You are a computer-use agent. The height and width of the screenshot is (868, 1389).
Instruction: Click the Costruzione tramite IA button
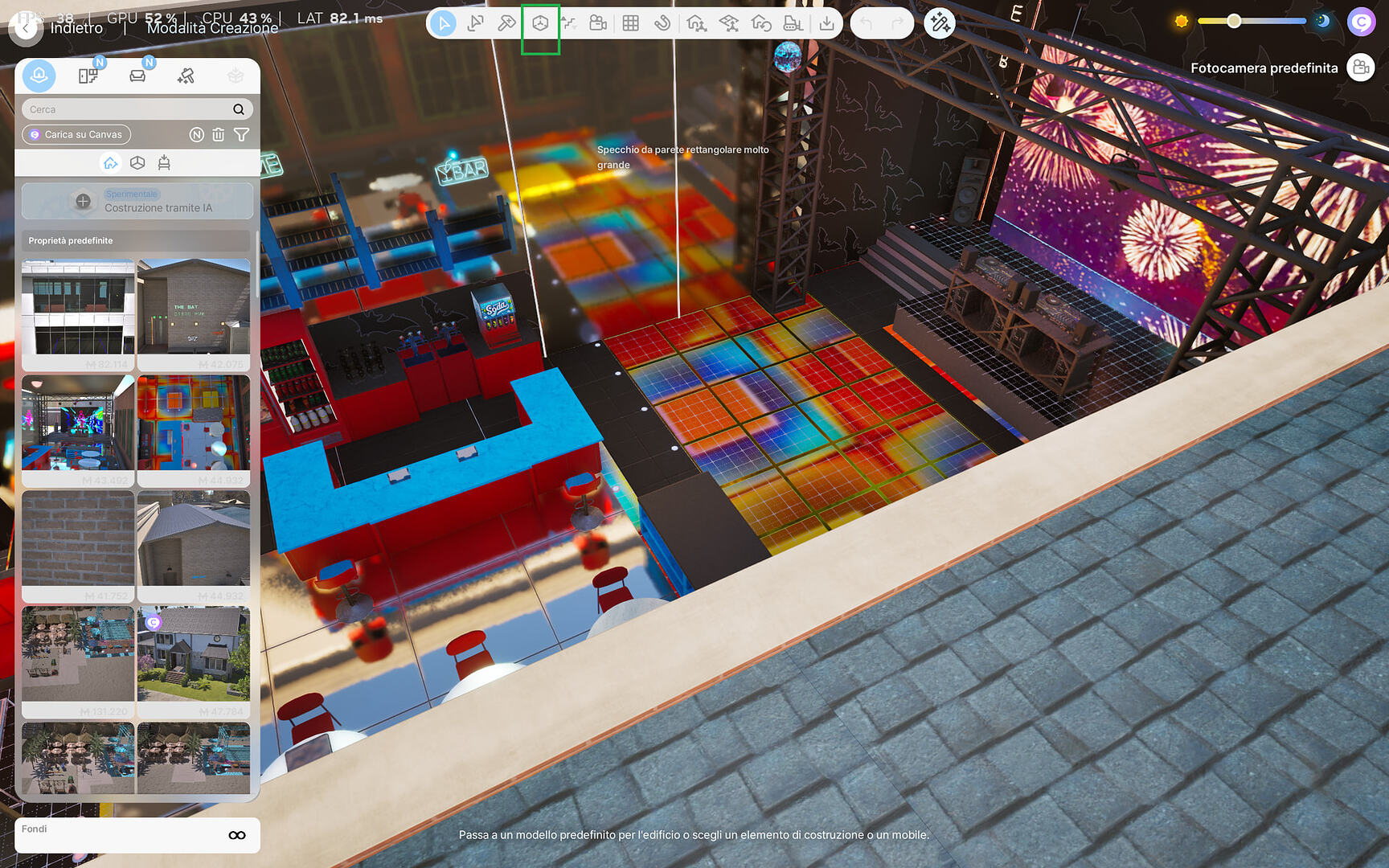pos(137,201)
